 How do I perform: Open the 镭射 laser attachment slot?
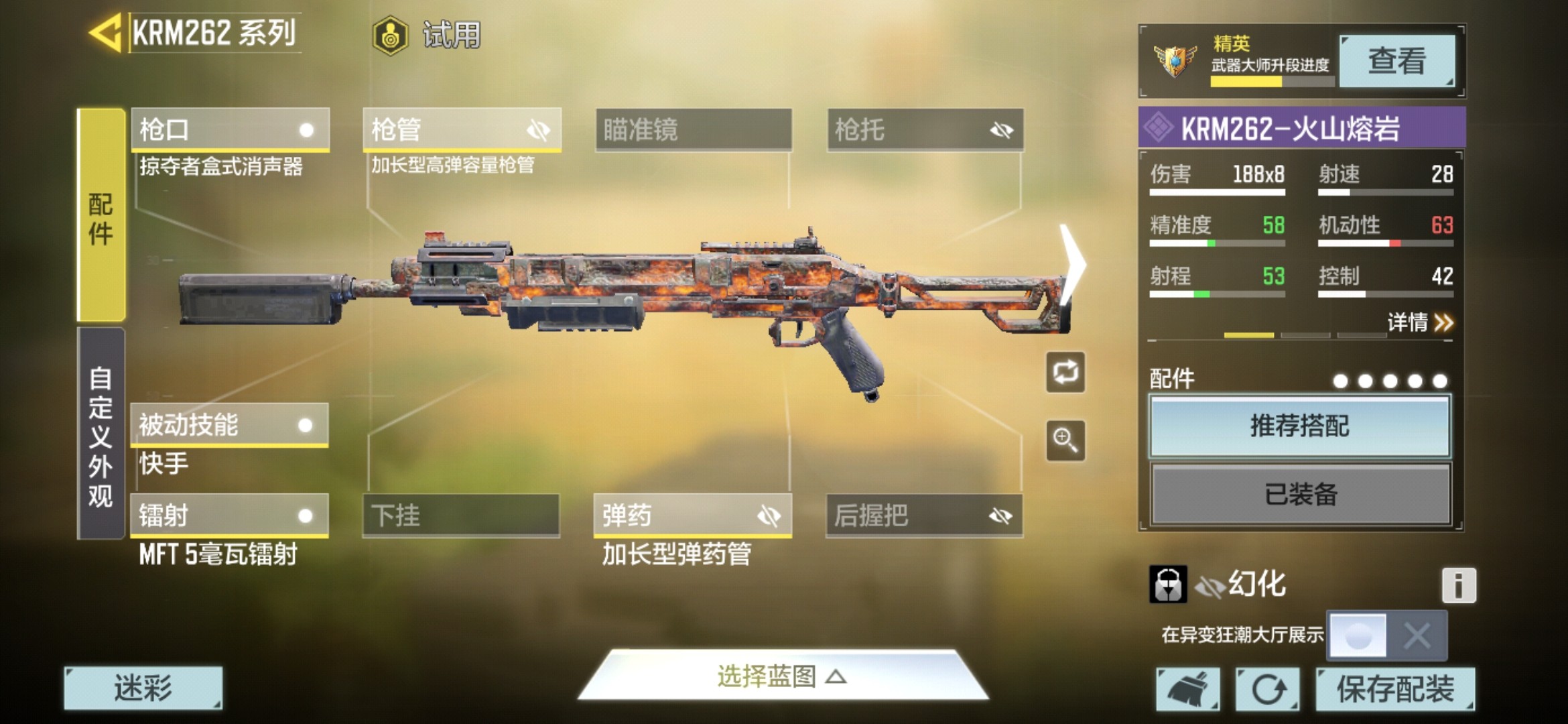point(229,516)
